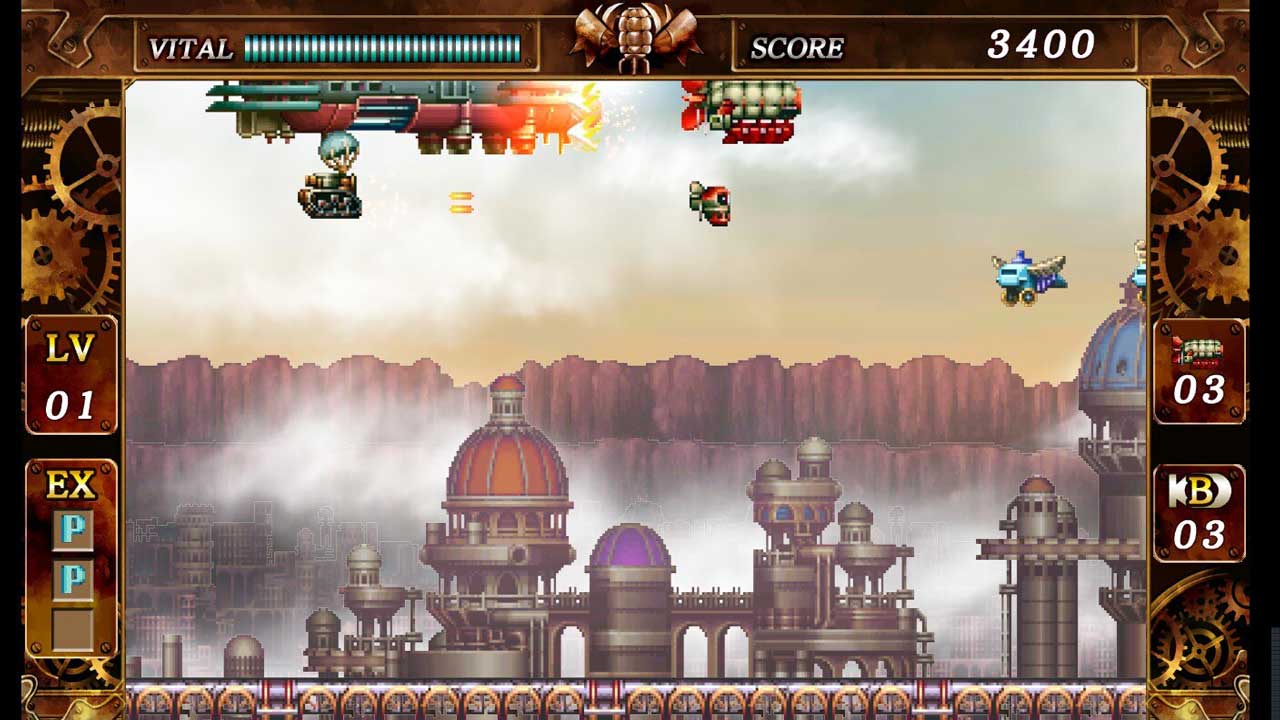Image resolution: width=1280 pixels, height=720 pixels.
Task: Select the empty EX power slot
Action: [x=72, y=628]
